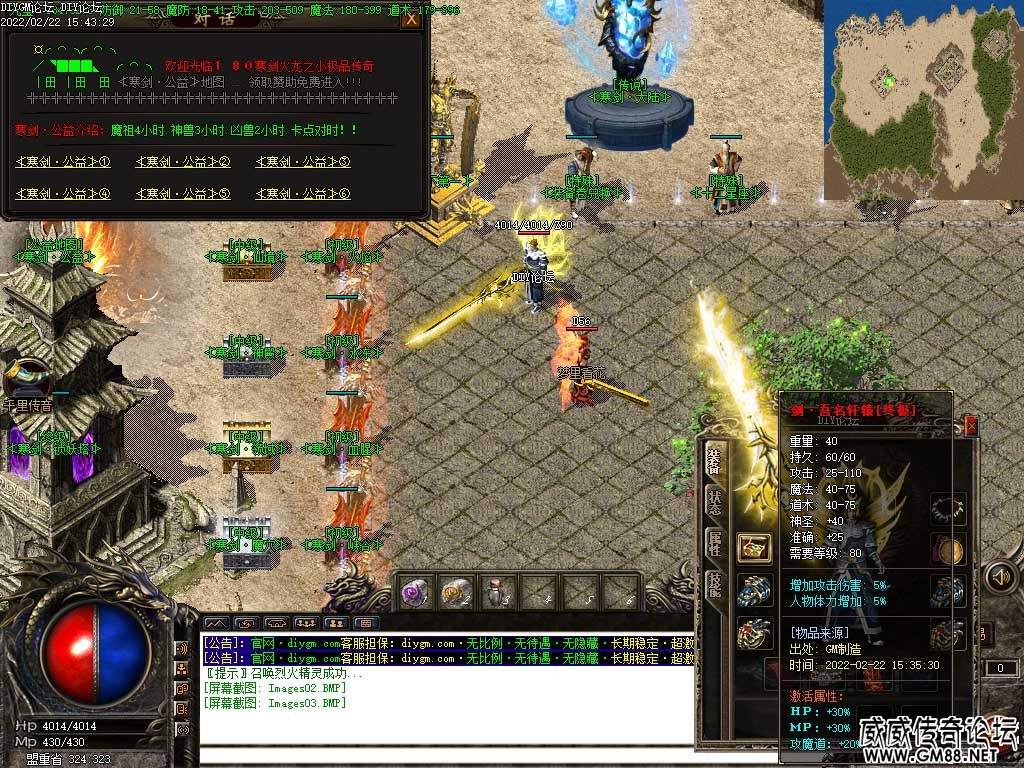1024x768 pixels.
Task: Close the character equipment panel
Action: tap(971, 426)
